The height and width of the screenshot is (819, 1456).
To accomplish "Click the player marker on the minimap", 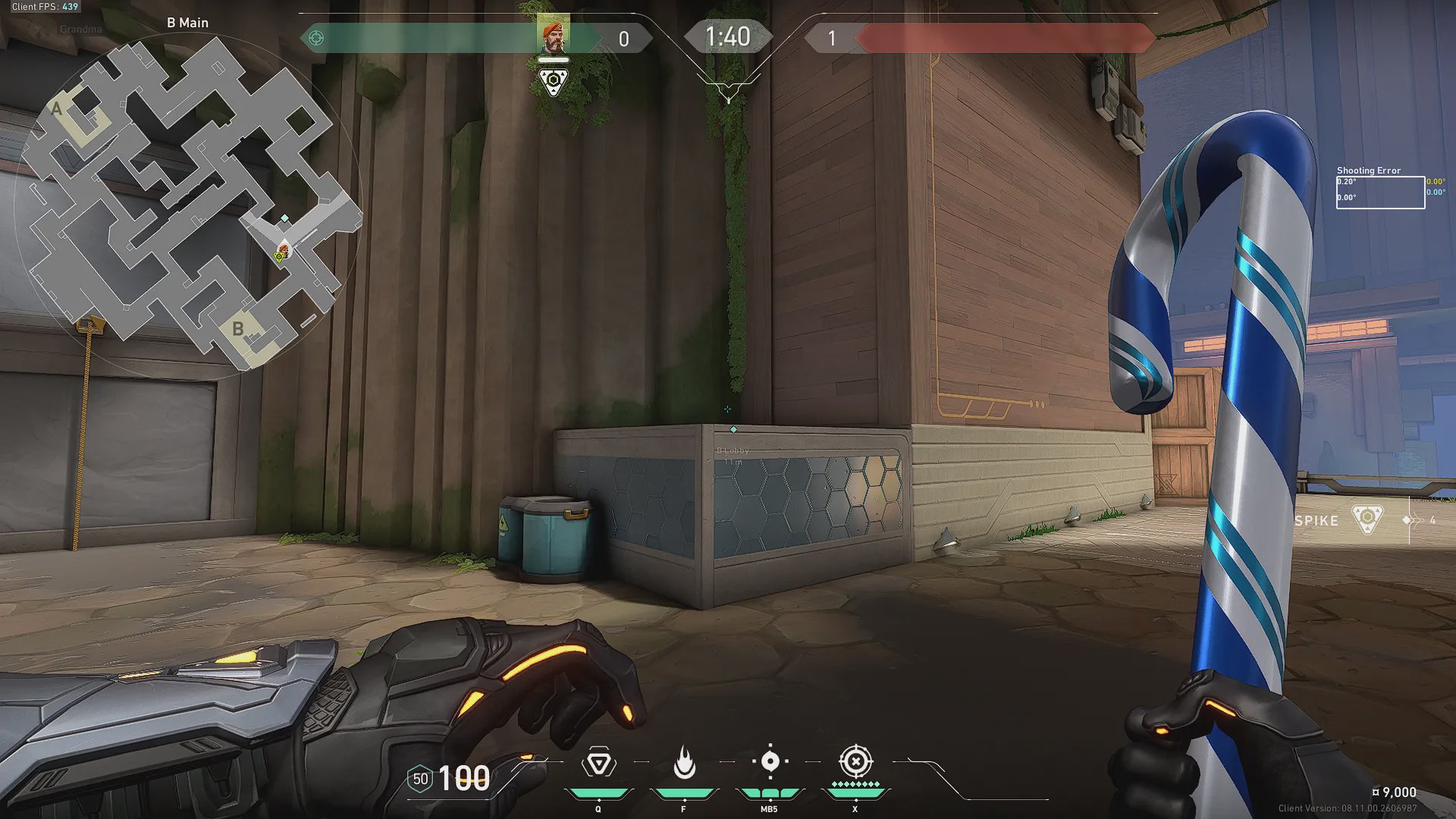I will tap(284, 249).
